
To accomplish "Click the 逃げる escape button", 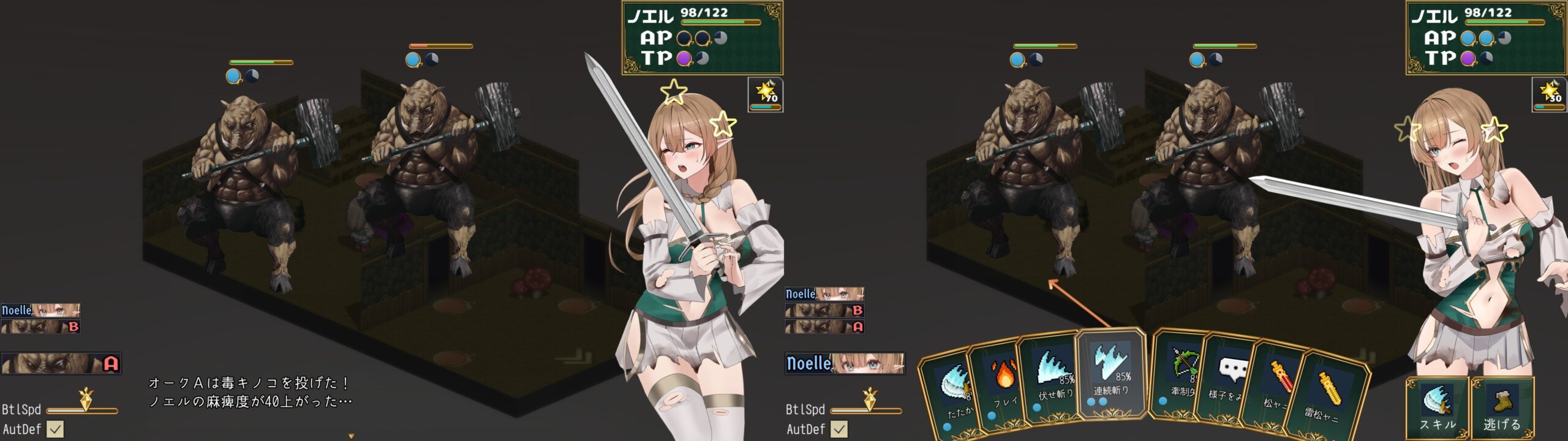I will [x=1502, y=408].
